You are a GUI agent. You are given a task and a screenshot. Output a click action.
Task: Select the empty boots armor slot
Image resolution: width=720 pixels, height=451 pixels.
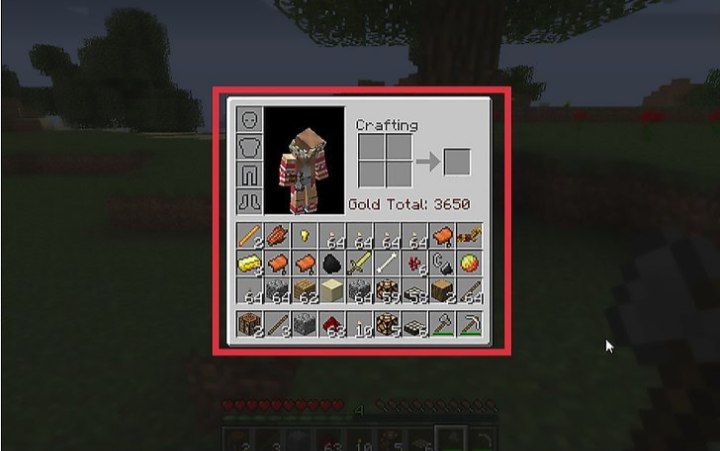248,201
